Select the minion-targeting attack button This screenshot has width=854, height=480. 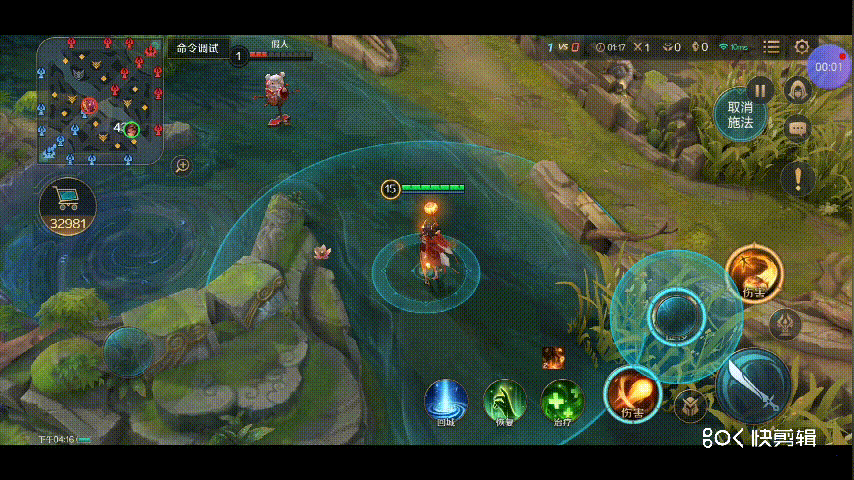[x=690, y=406]
